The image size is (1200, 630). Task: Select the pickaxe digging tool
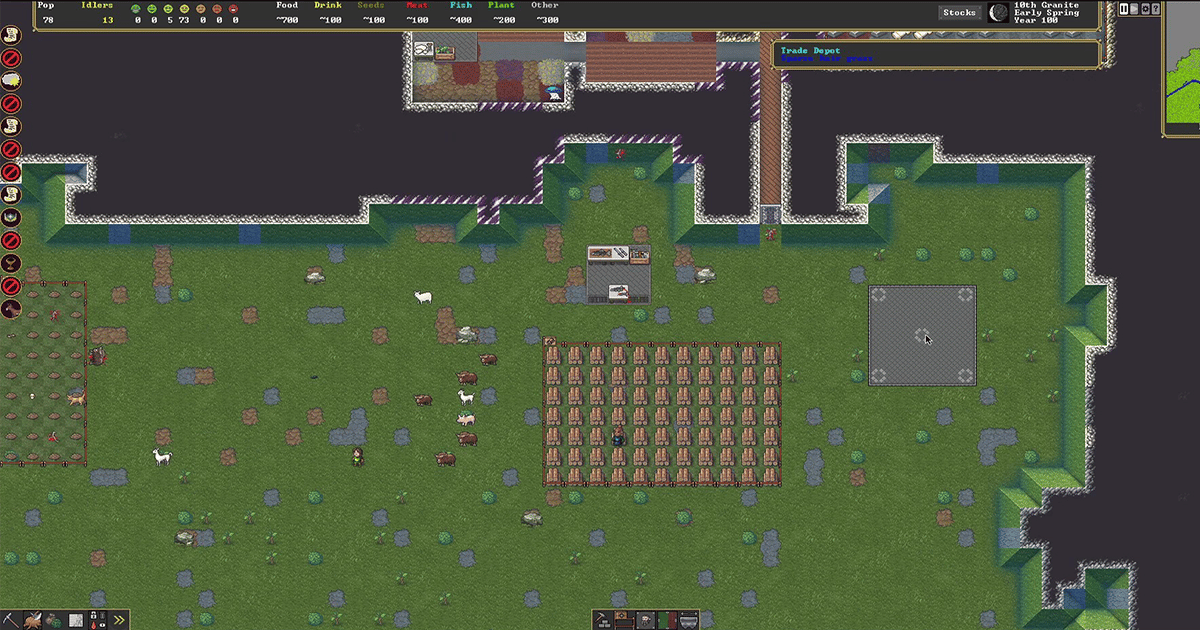point(12,620)
